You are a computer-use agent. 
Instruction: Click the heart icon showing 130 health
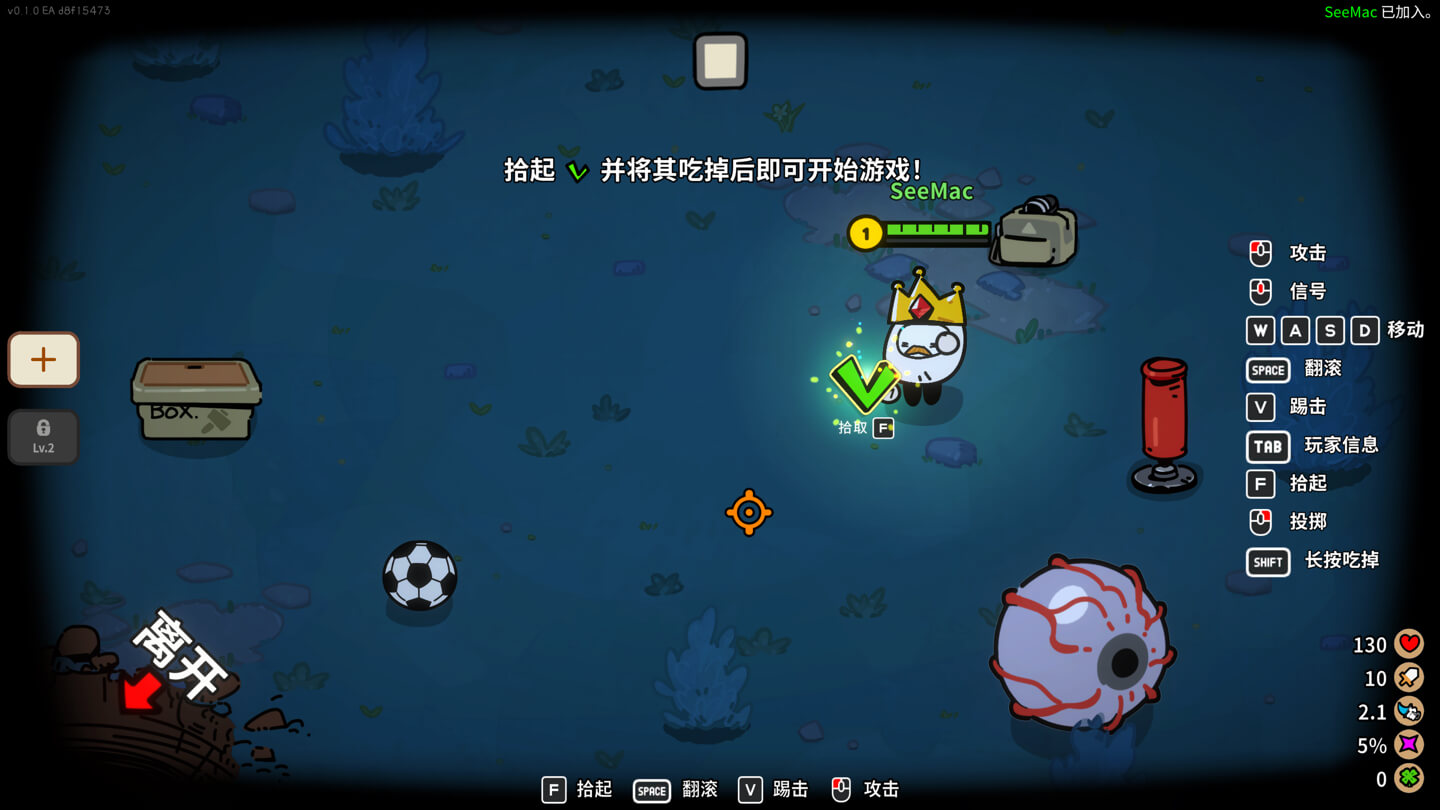[x=1409, y=644]
